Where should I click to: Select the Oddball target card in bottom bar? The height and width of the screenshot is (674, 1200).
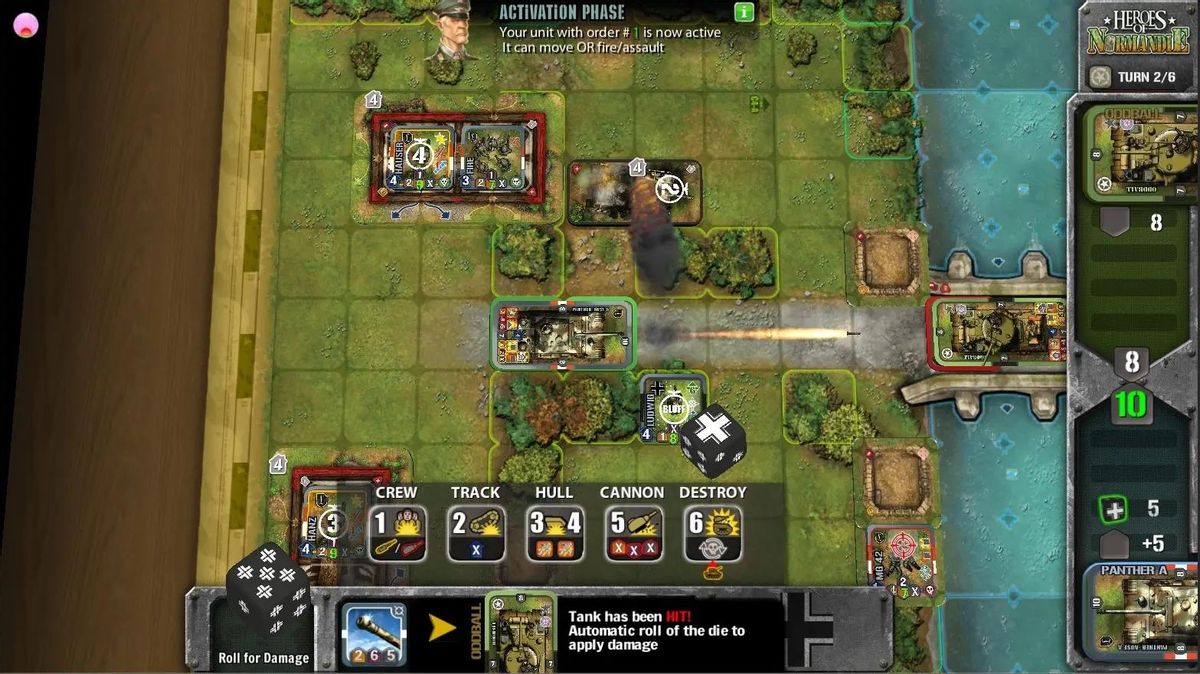point(520,632)
